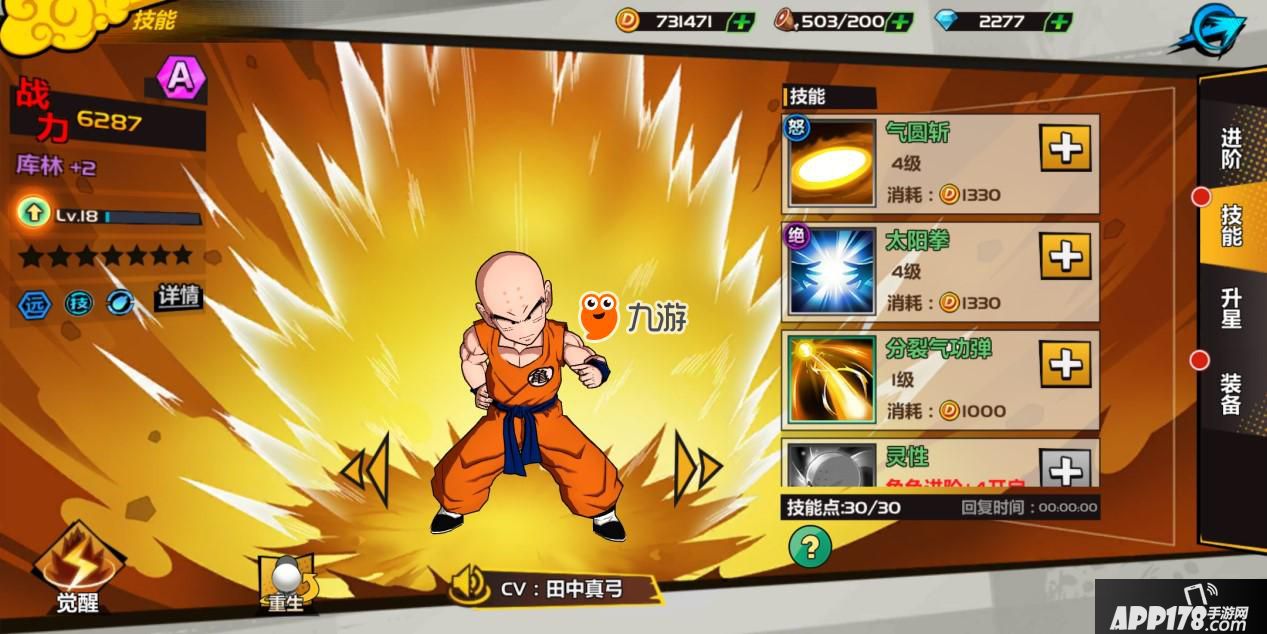Add more gold coins with the plus button
The image size is (1267, 634).
tap(741, 21)
